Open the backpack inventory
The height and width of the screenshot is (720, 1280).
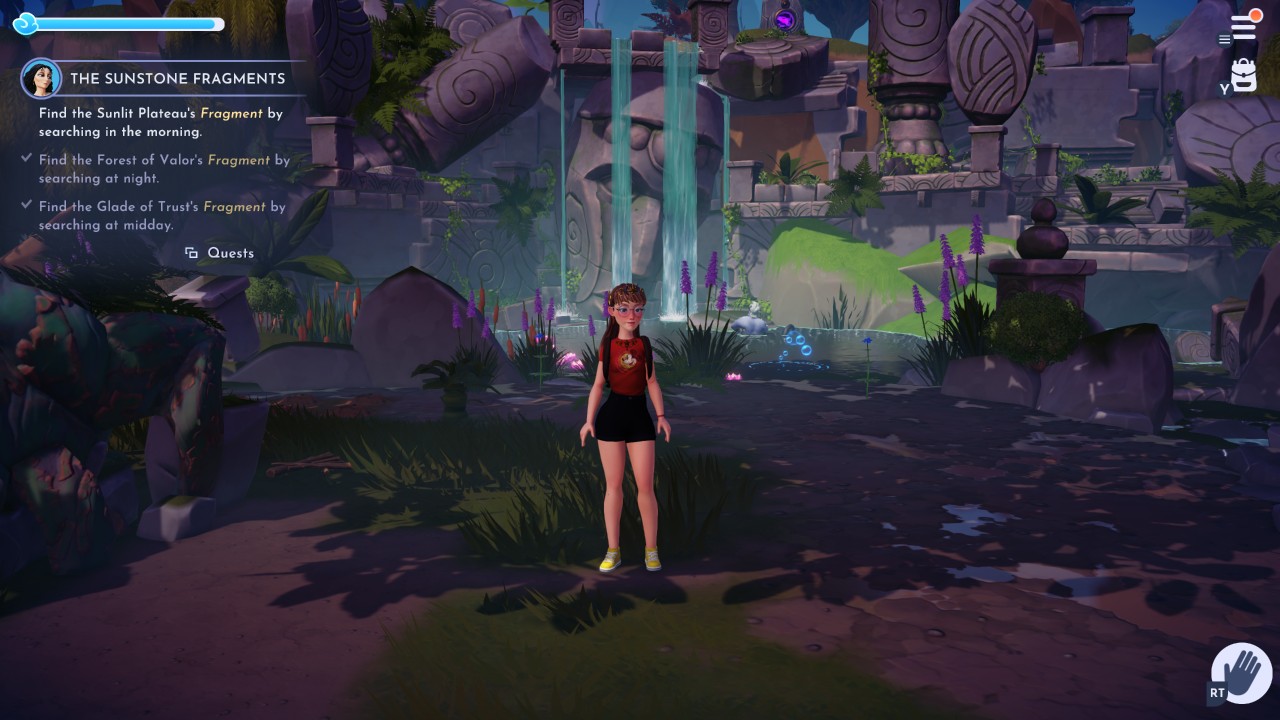point(1243,75)
